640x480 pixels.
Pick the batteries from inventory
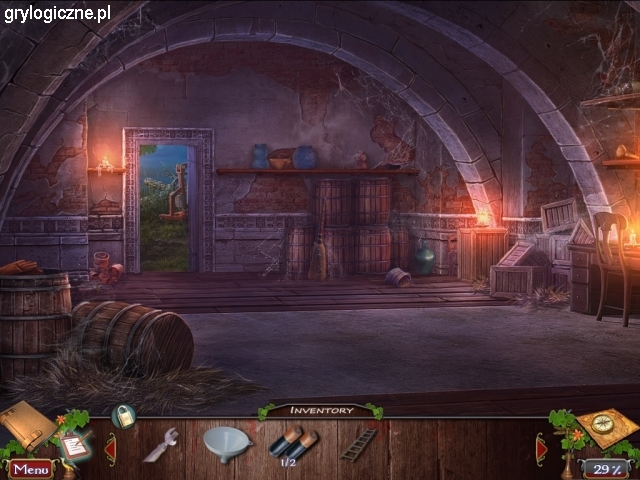point(293,442)
